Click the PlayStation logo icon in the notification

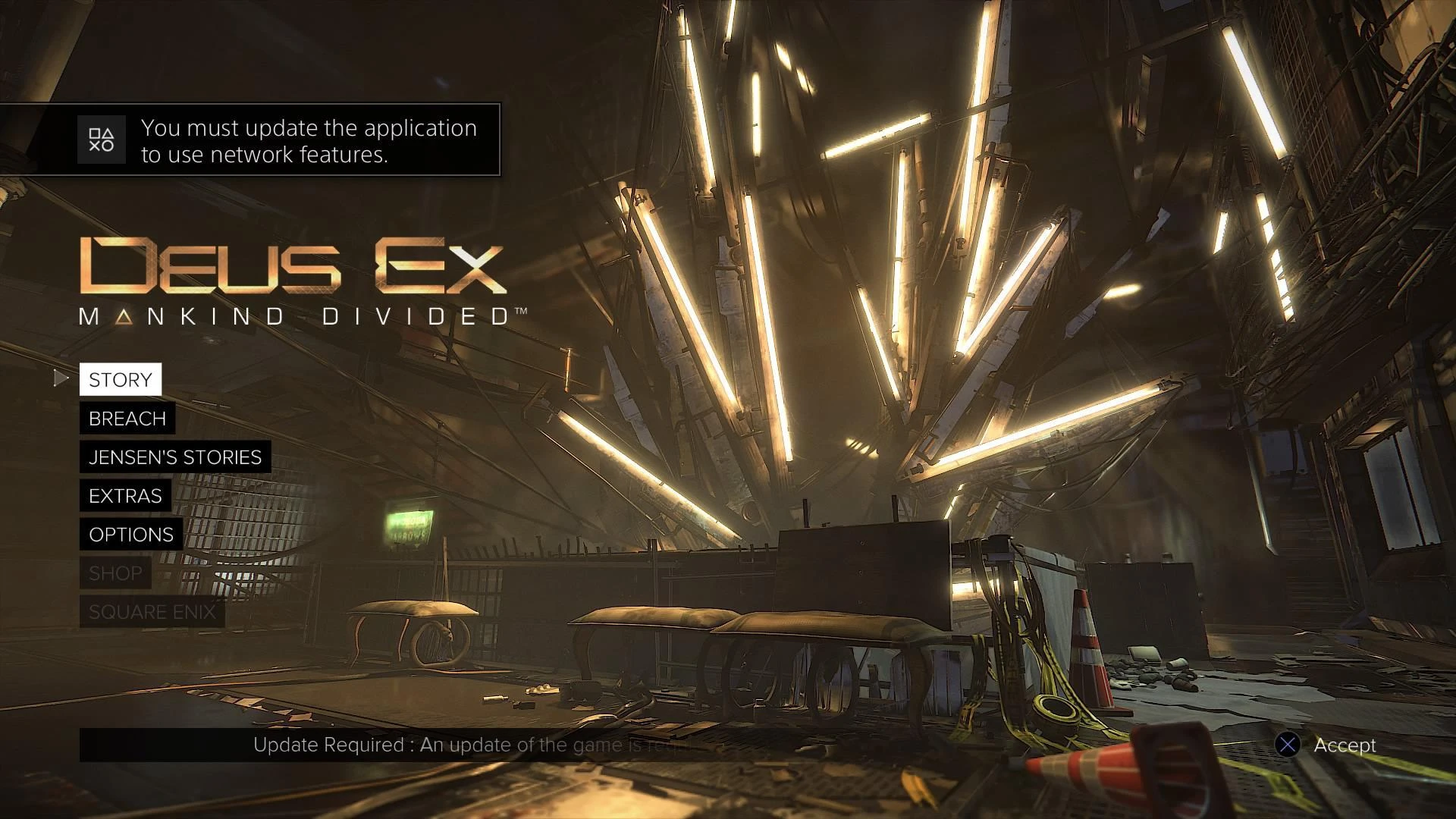[x=101, y=140]
